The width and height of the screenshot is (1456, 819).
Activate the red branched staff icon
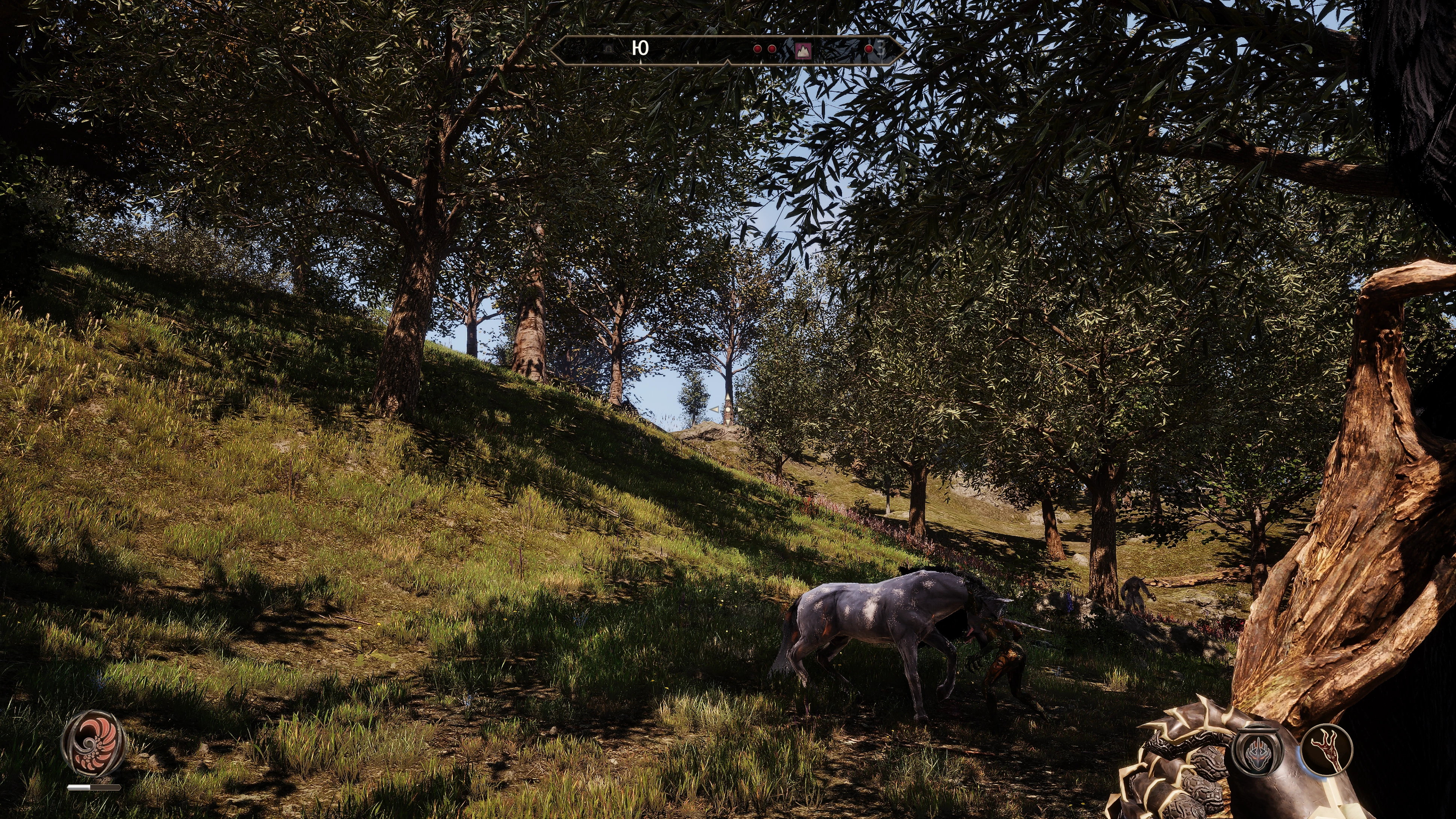[x=1326, y=750]
